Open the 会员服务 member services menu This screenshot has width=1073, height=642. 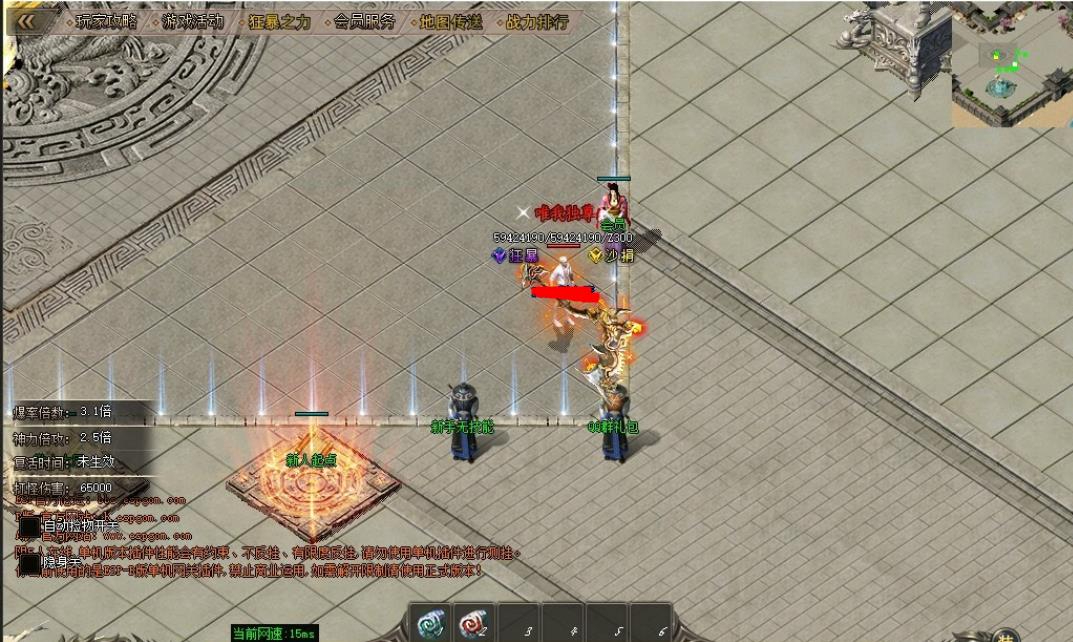(x=364, y=21)
